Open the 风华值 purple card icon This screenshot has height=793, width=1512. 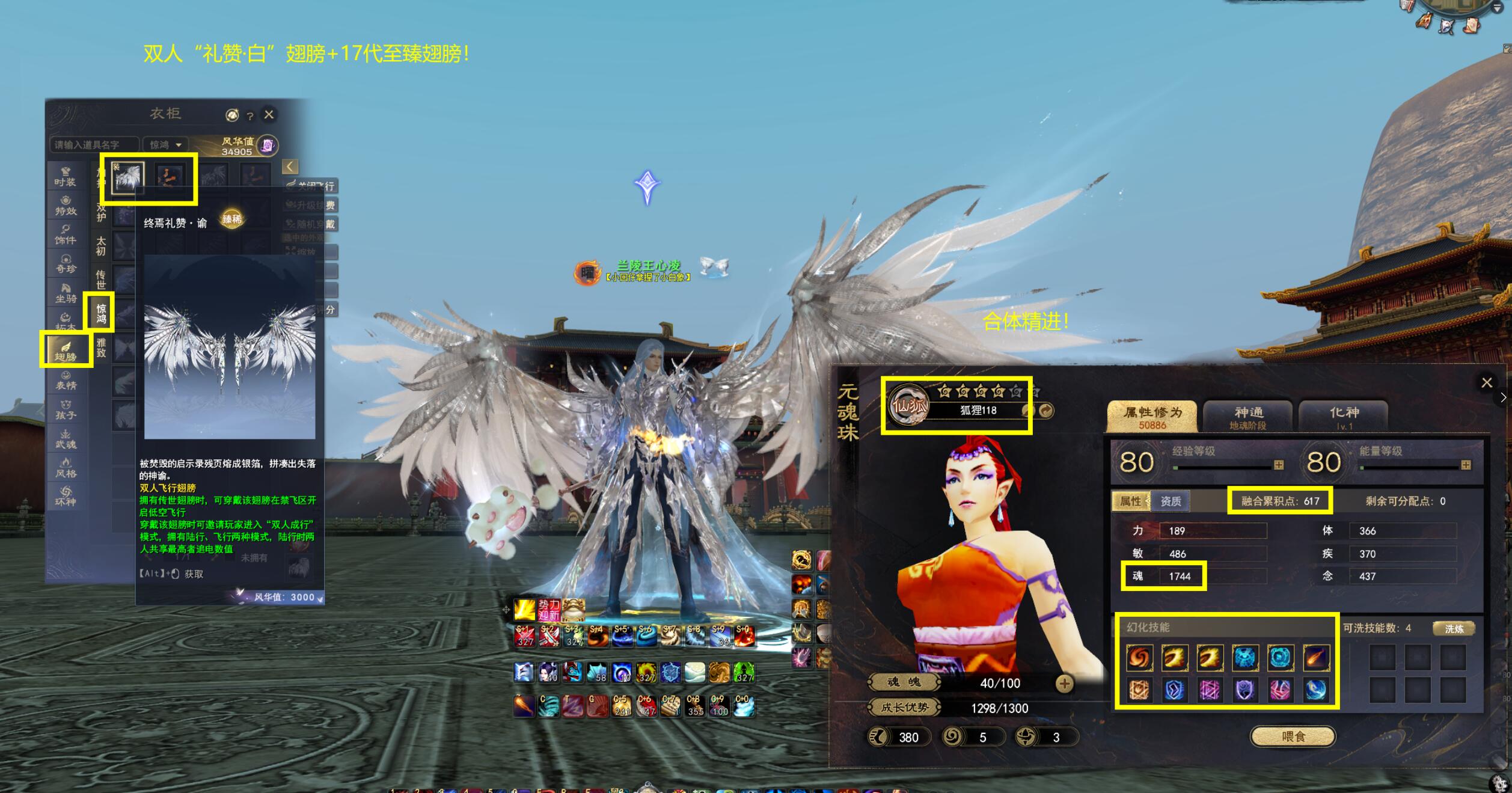click(268, 145)
